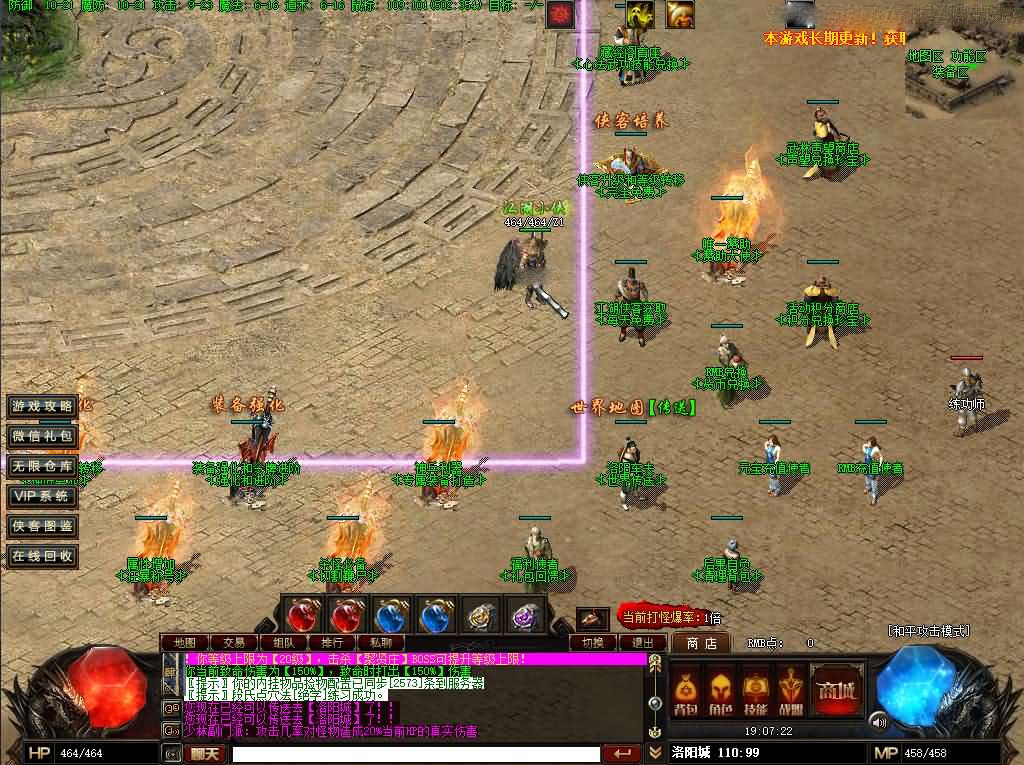Switch to the 地图 tab above chat
The width and height of the screenshot is (1024, 765).
coord(184,642)
